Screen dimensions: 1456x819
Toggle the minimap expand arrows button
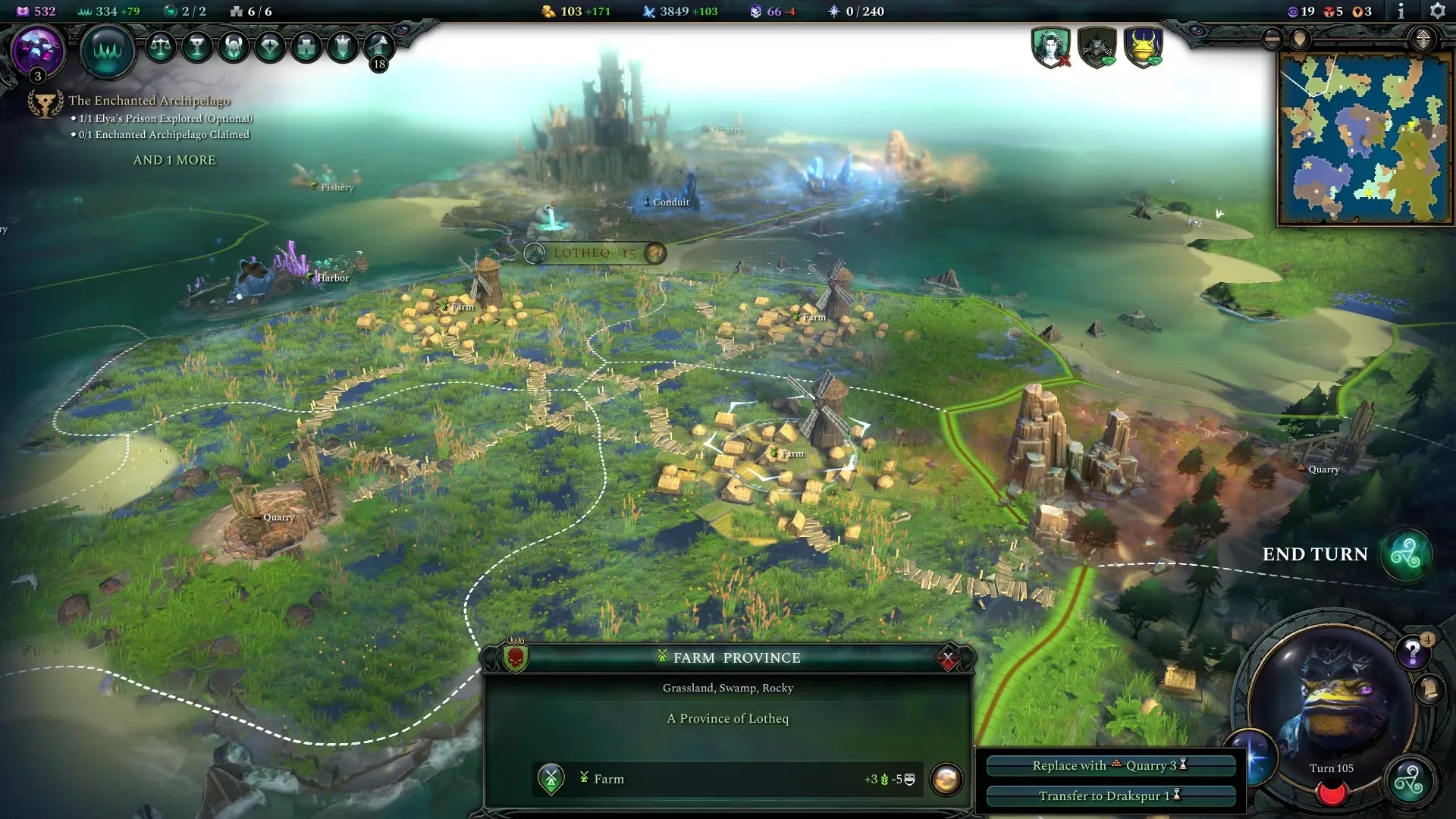tap(1423, 39)
